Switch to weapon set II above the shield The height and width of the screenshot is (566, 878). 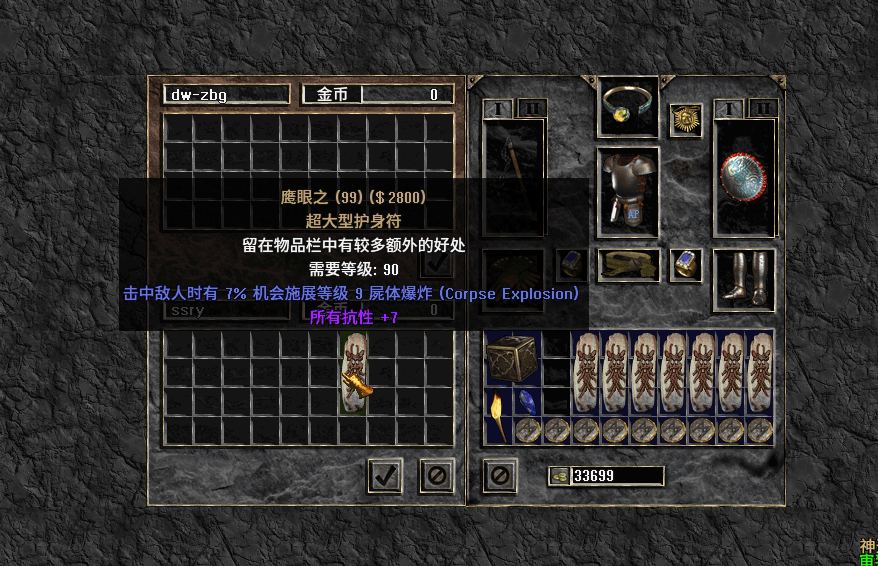762,108
